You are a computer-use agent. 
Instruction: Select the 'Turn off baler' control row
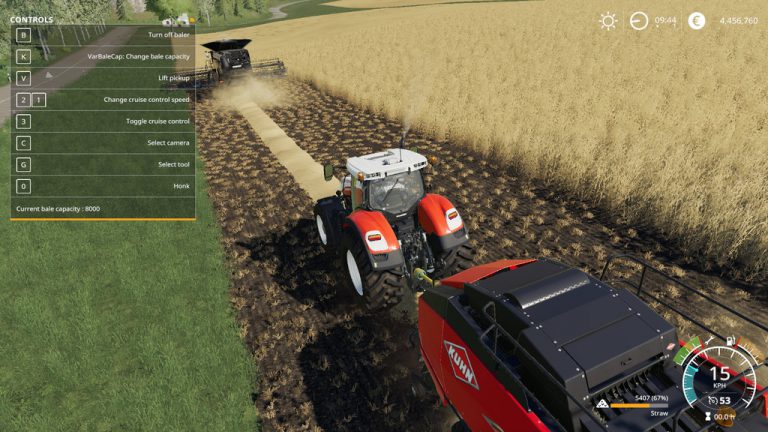pos(103,35)
